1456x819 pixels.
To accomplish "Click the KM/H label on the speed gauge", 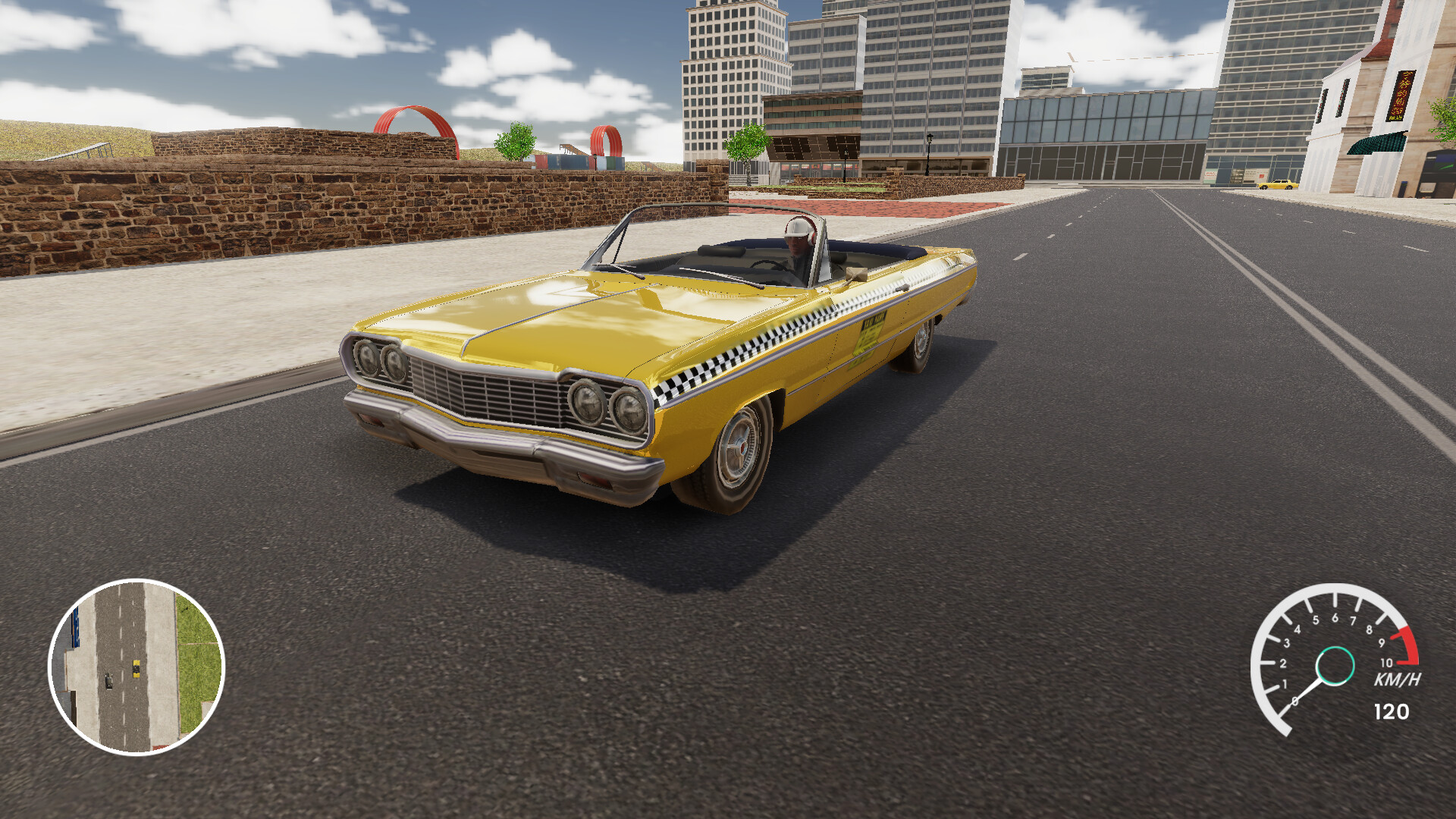I will [x=1398, y=678].
